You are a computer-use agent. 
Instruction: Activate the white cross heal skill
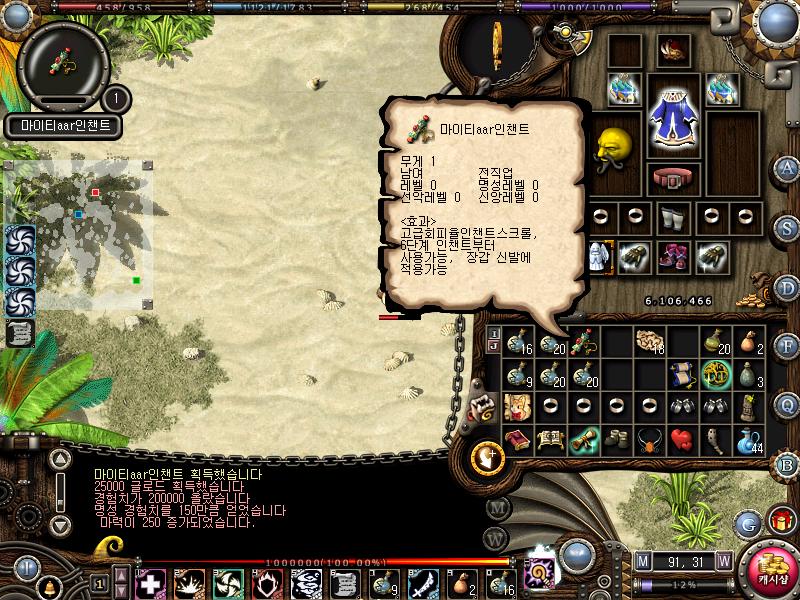pos(150,581)
